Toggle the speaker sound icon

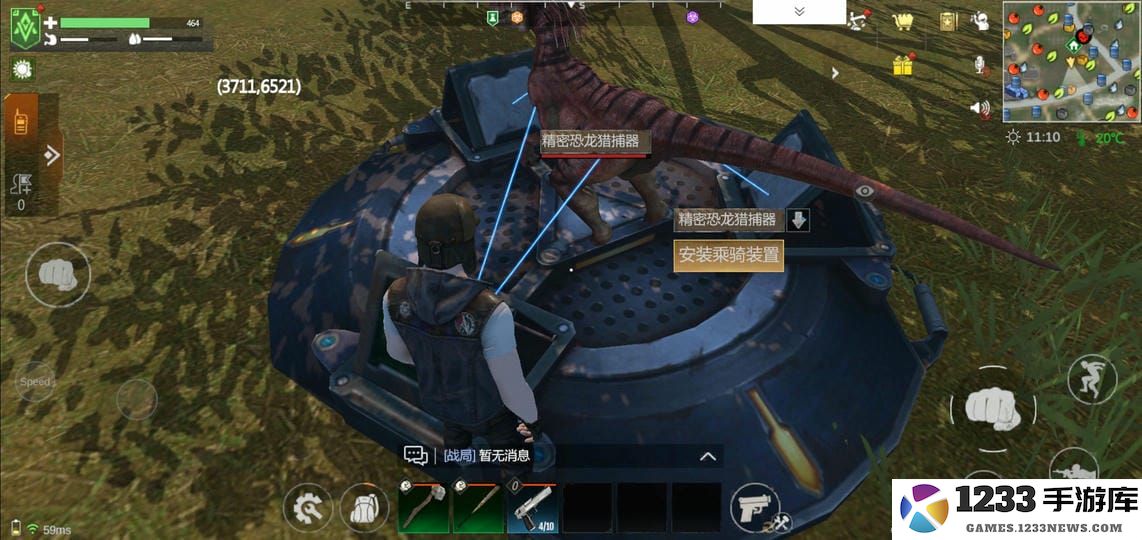pos(980,107)
